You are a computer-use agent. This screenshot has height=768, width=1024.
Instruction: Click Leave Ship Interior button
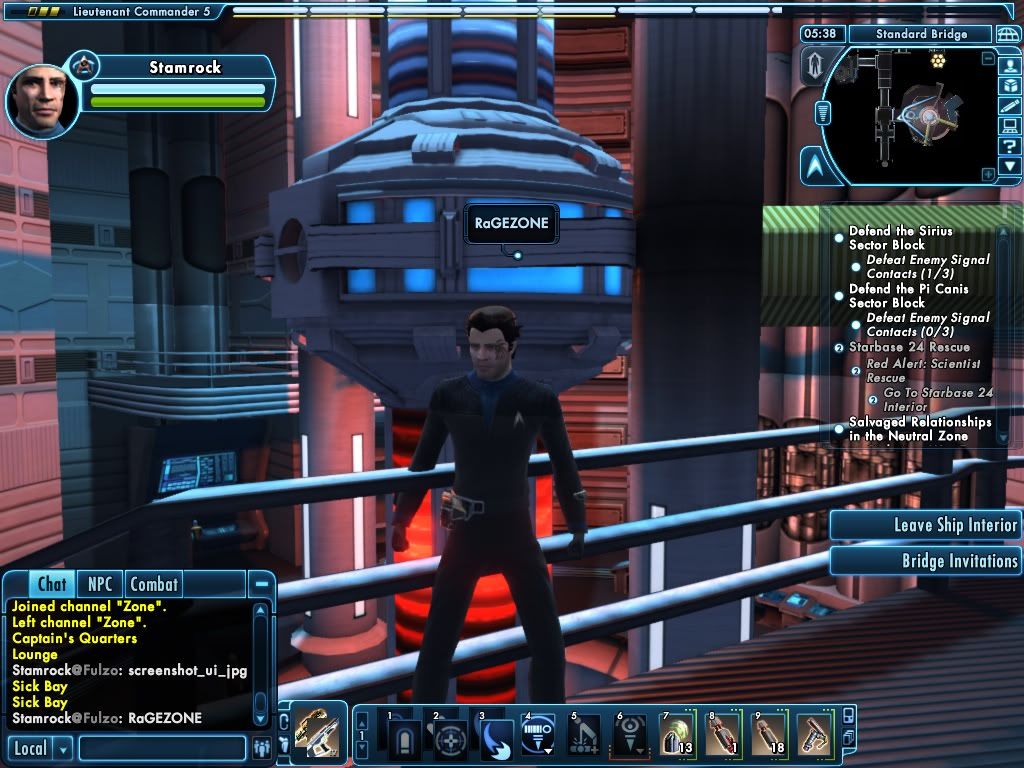tap(925, 525)
